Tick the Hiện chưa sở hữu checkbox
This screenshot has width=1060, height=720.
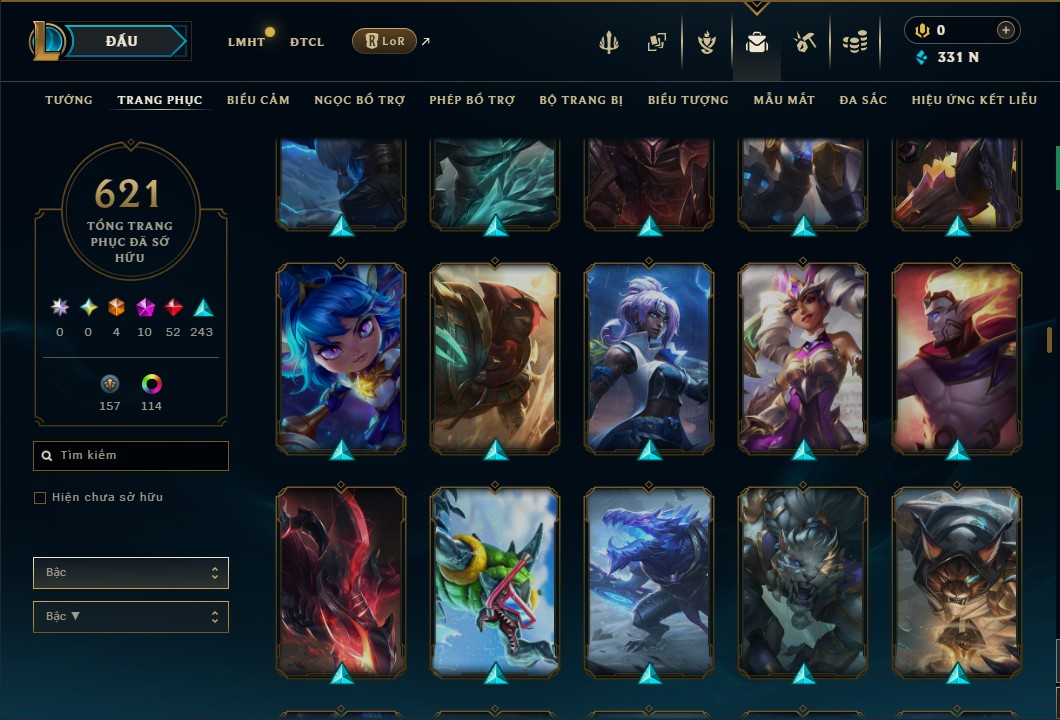pyautogui.click(x=40, y=498)
